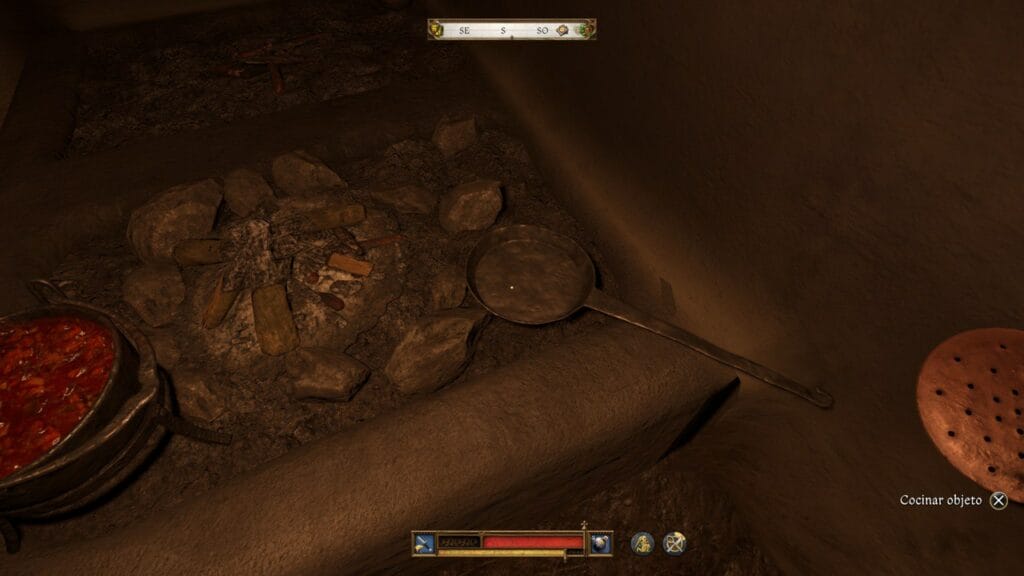Click the crouching figure status icon

[x=642, y=542]
